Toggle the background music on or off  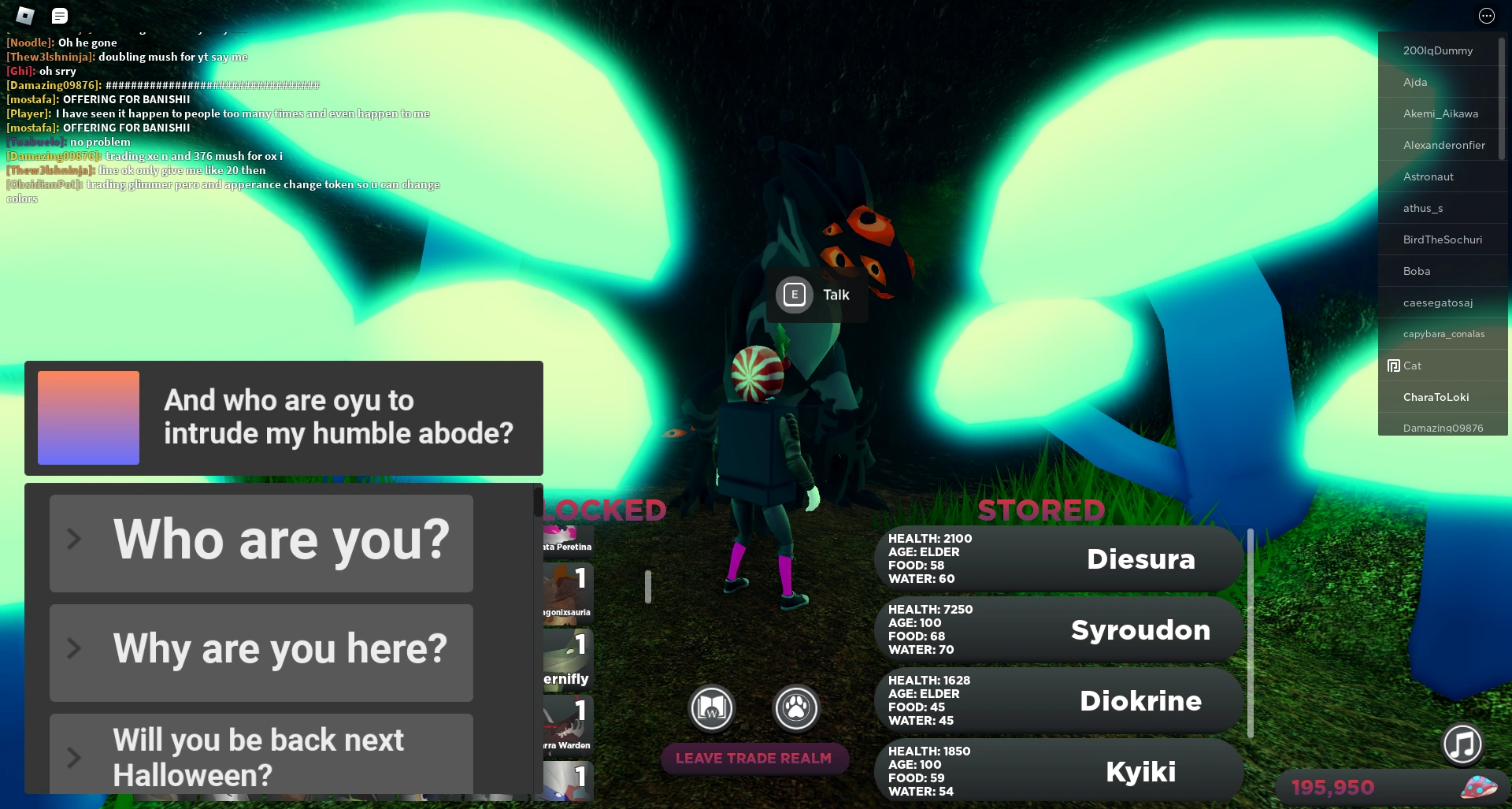click(1462, 745)
